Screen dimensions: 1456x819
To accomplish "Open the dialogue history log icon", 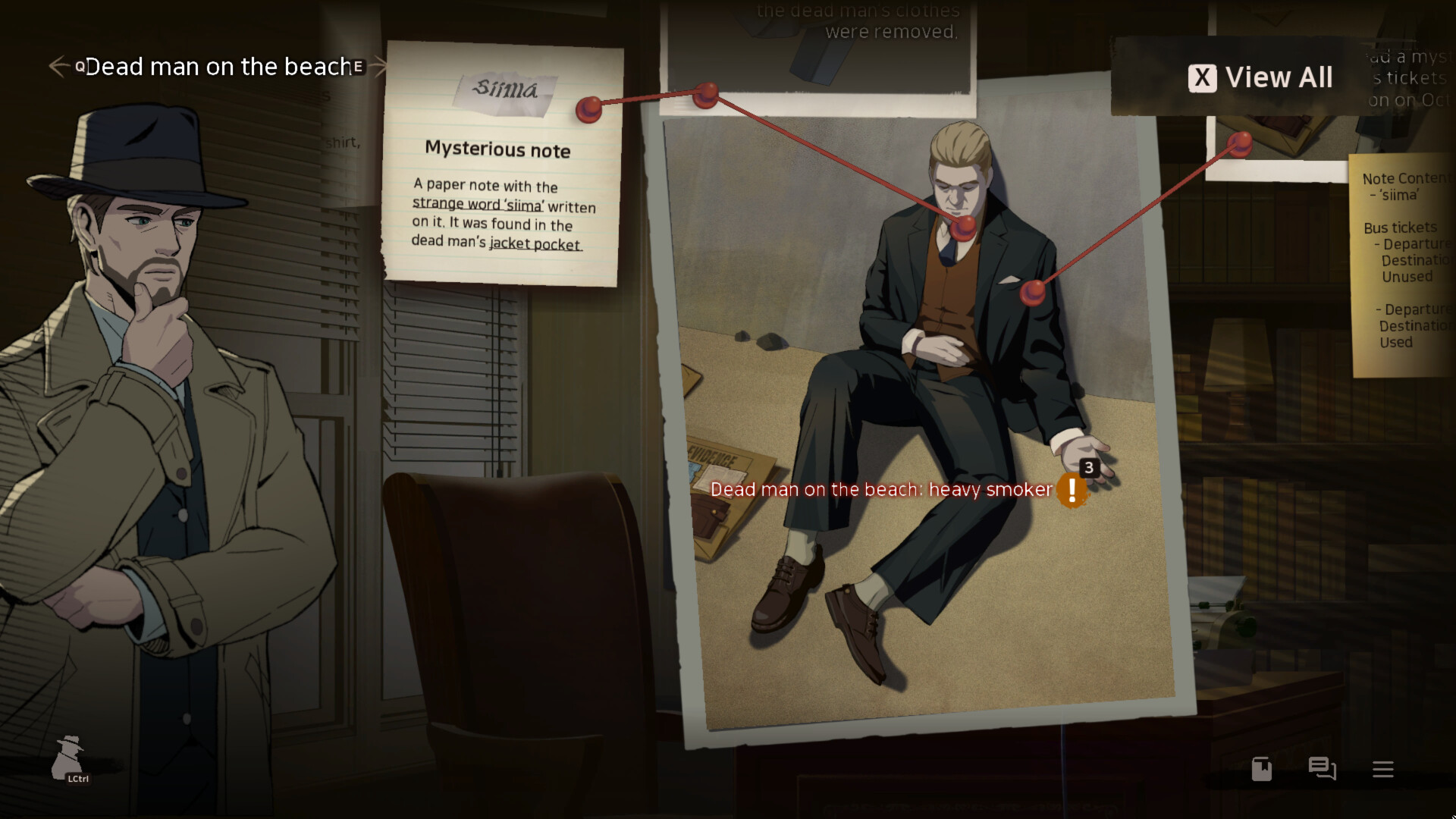I will tap(1322, 769).
